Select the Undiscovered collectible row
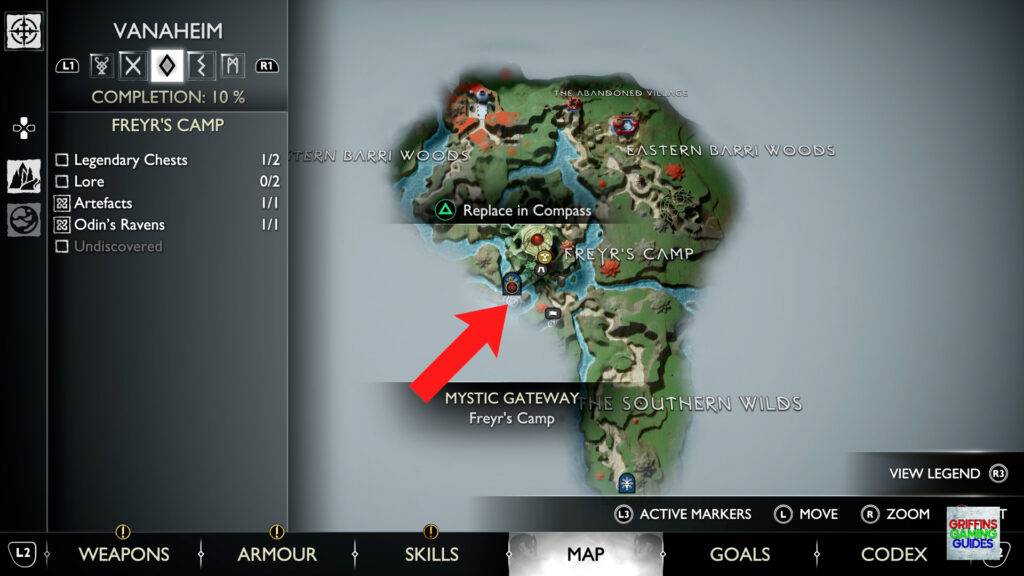 [x=117, y=246]
